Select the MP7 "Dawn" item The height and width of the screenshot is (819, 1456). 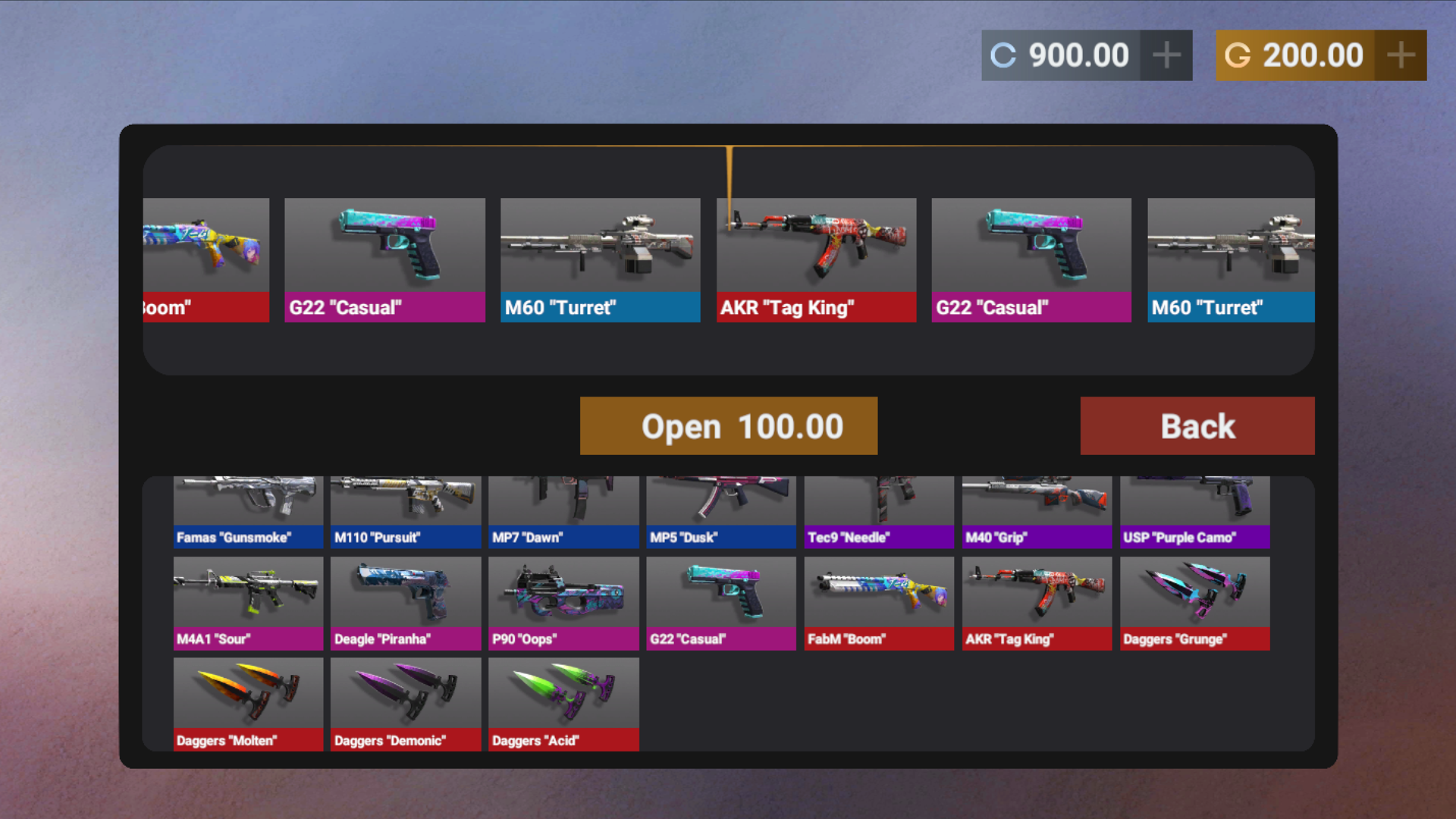(x=563, y=508)
